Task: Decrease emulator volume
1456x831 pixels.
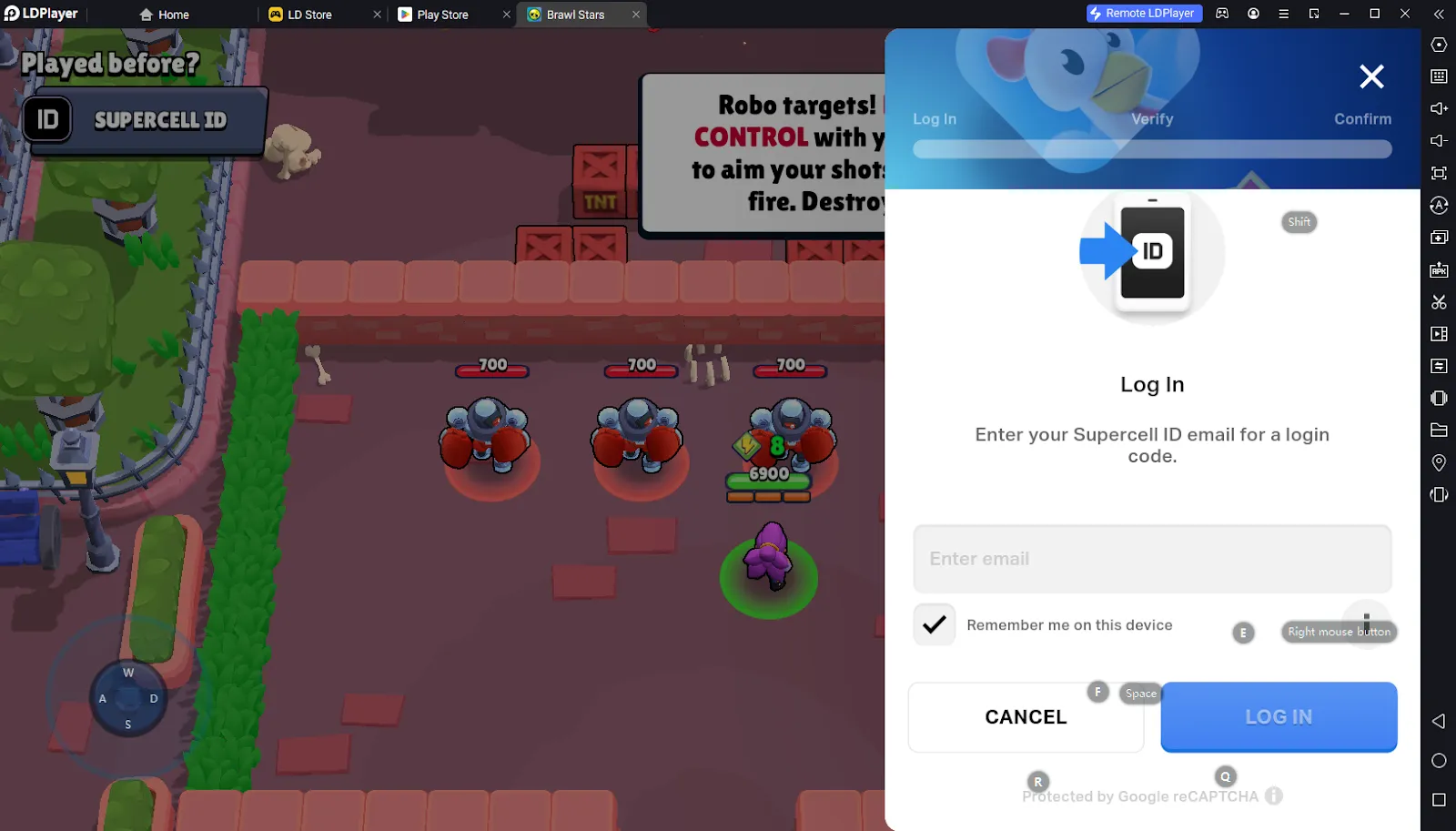Action: click(1439, 140)
